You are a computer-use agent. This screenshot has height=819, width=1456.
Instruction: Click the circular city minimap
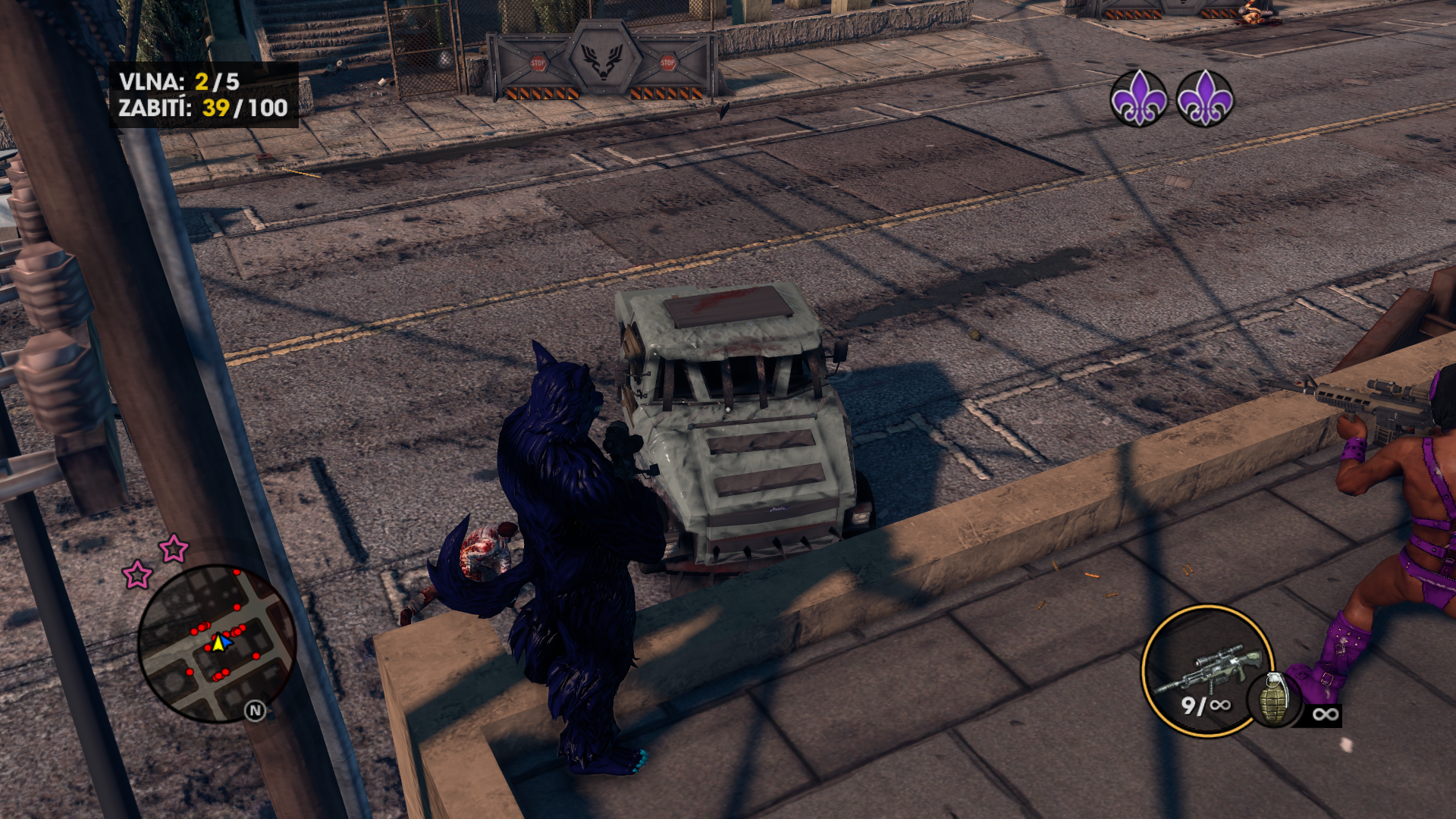point(217,642)
